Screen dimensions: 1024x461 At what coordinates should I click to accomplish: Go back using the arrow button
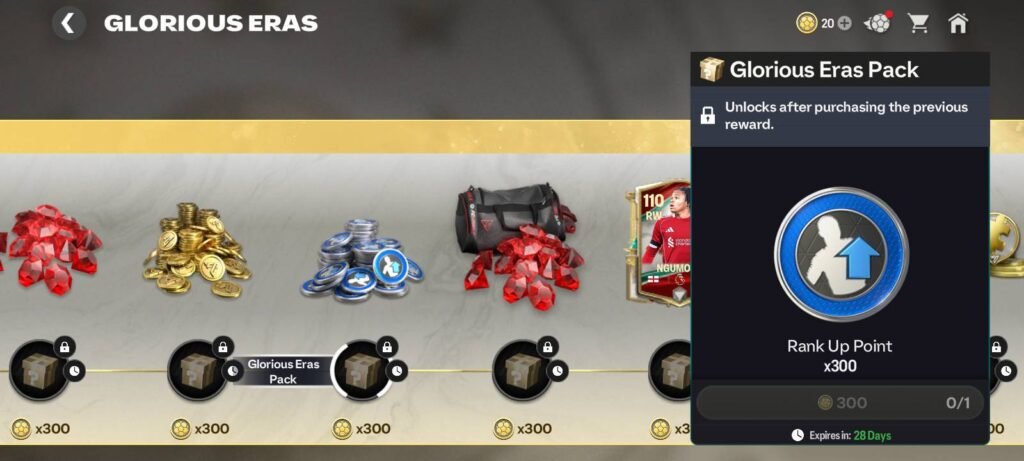68,23
